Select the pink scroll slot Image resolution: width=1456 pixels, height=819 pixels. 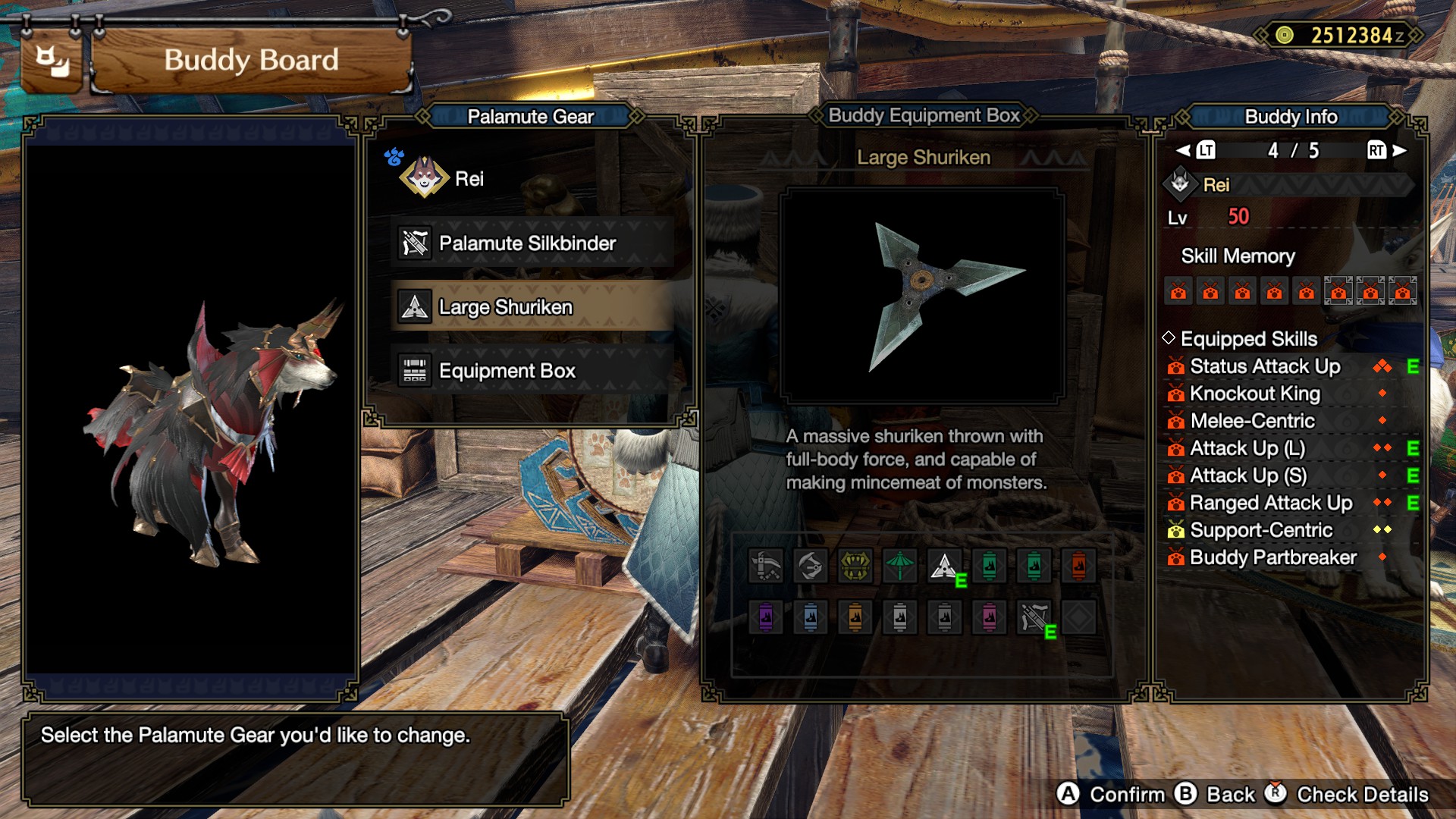click(990, 617)
